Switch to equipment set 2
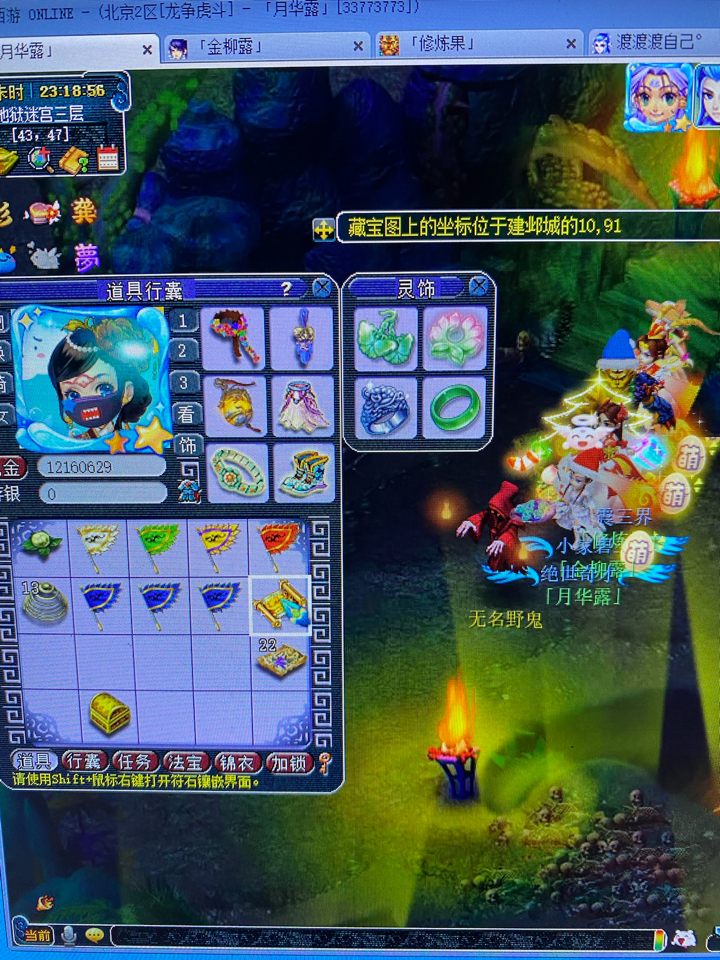Image resolution: width=720 pixels, height=960 pixels. pos(183,351)
